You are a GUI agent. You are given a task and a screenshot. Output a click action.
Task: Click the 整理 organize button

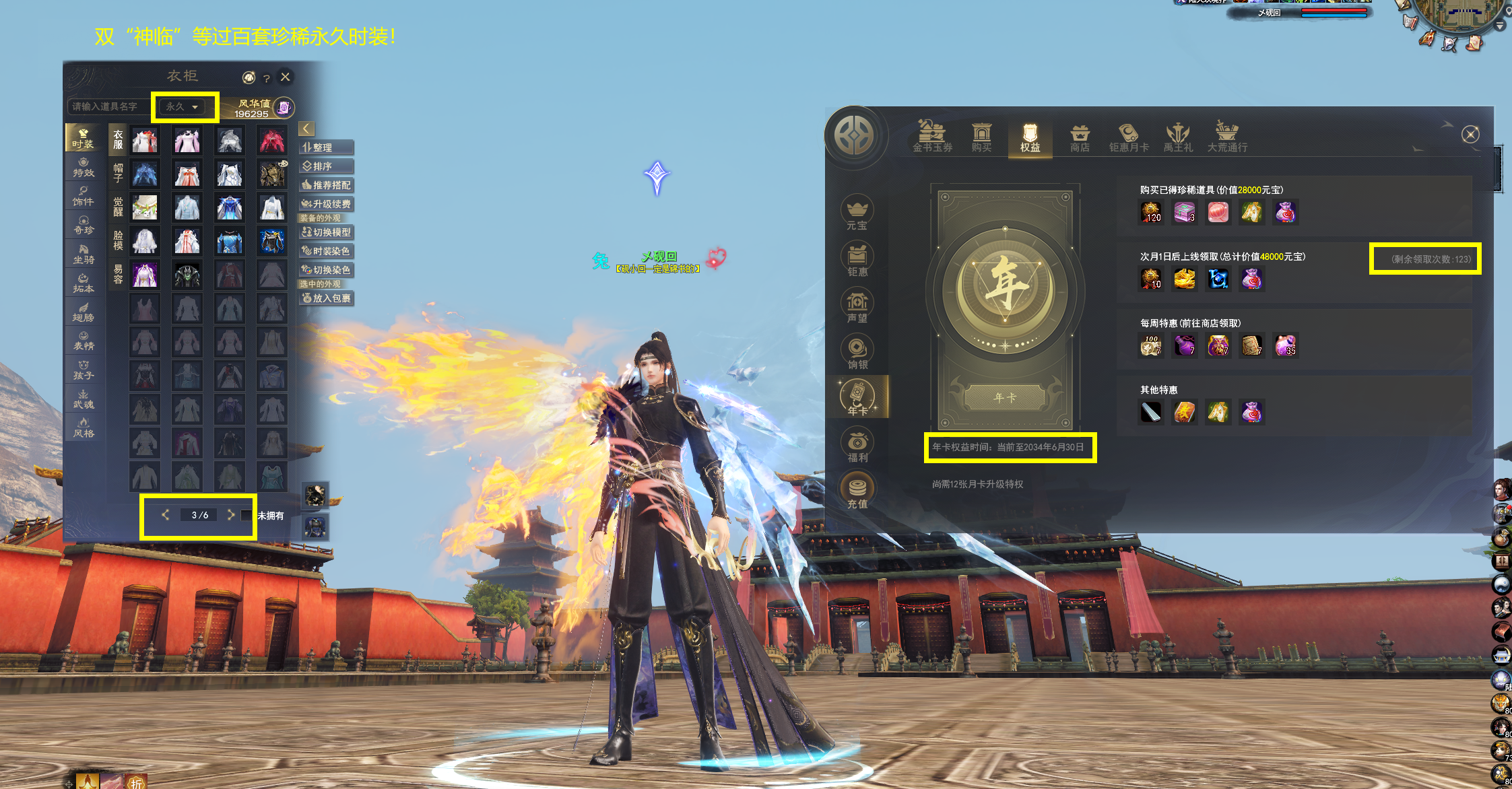click(x=326, y=147)
